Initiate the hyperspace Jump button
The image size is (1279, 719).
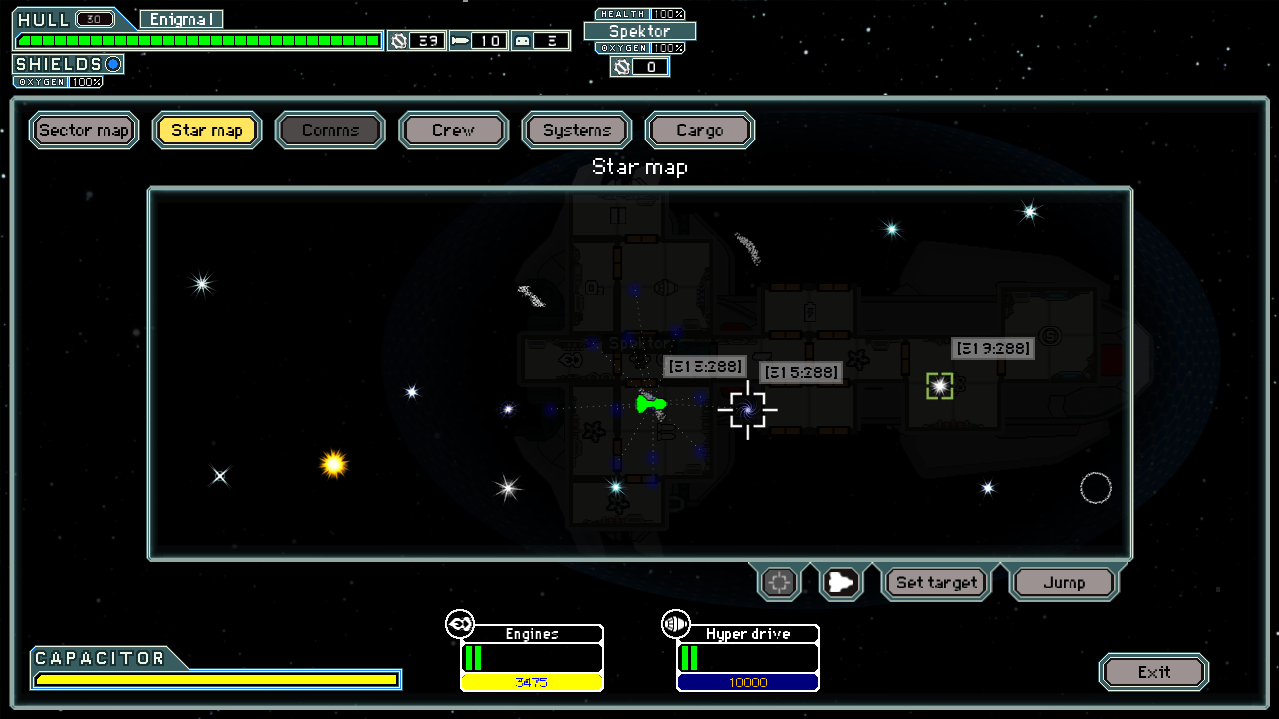tap(1063, 582)
